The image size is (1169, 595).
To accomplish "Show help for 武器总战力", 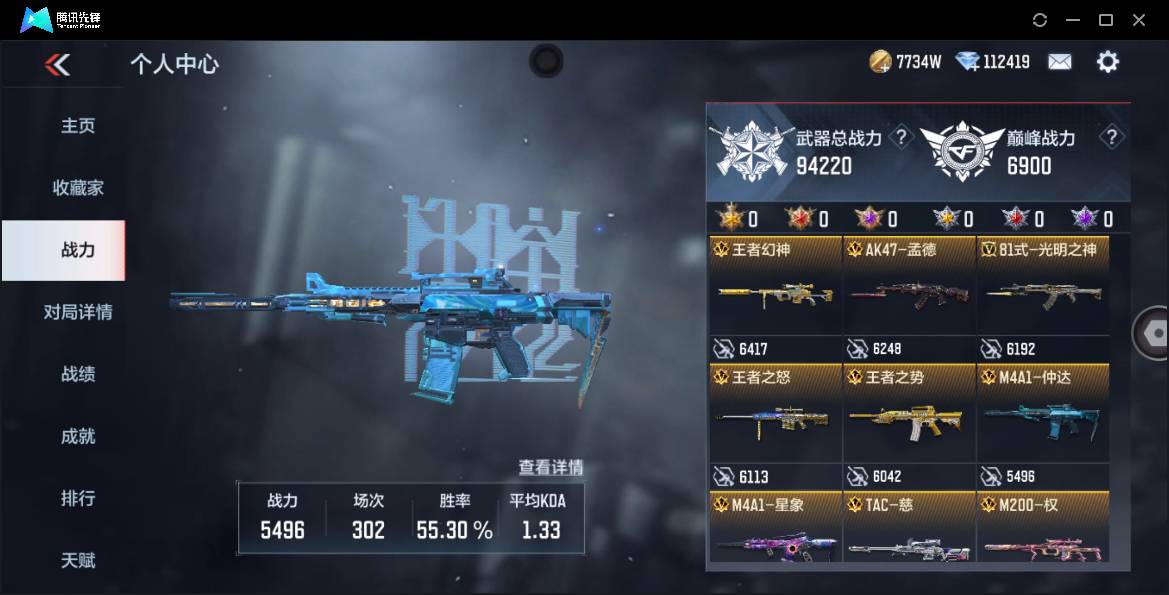I will coord(901,138).
